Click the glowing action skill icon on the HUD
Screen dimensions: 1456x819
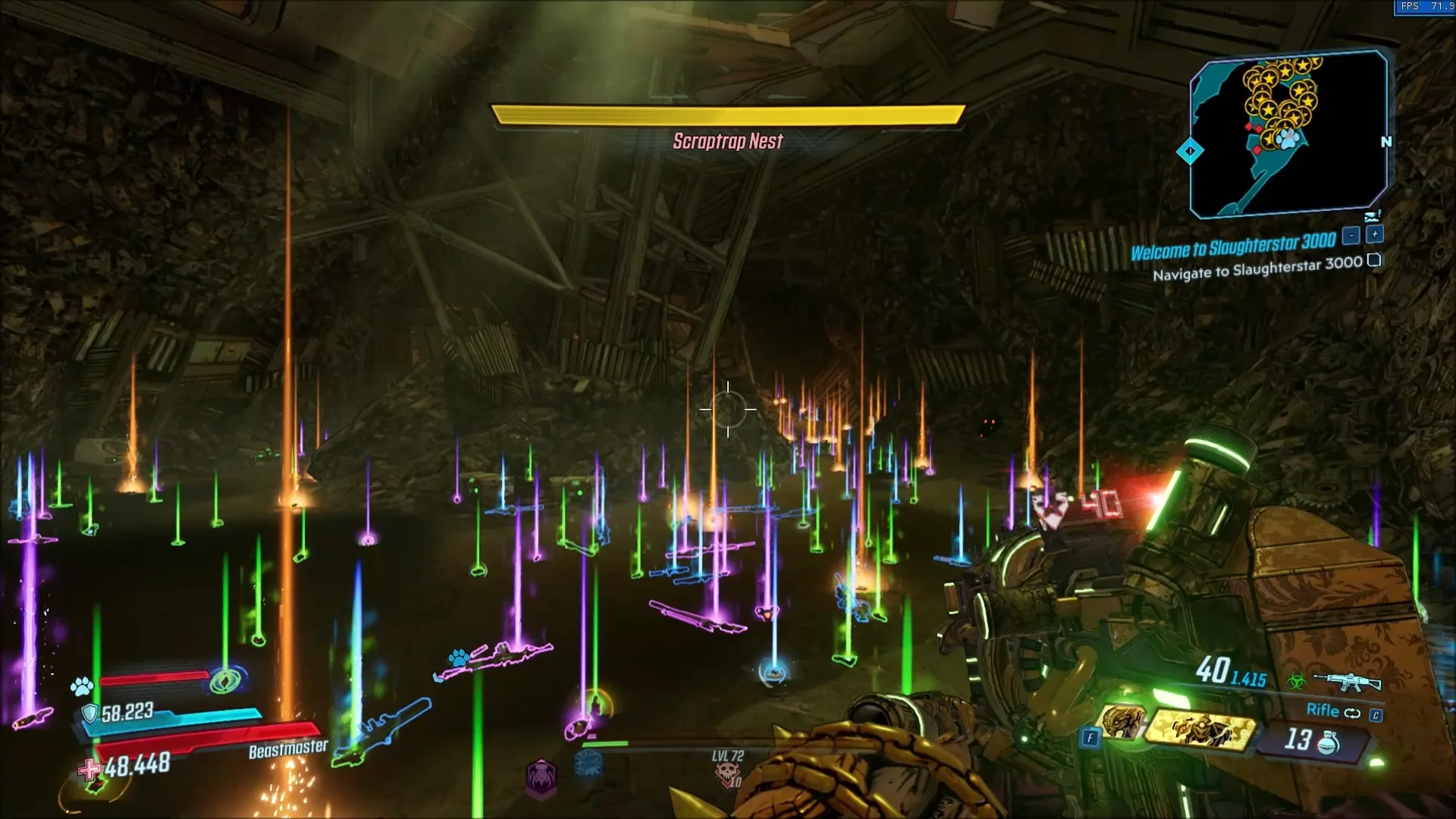[225, 680]
